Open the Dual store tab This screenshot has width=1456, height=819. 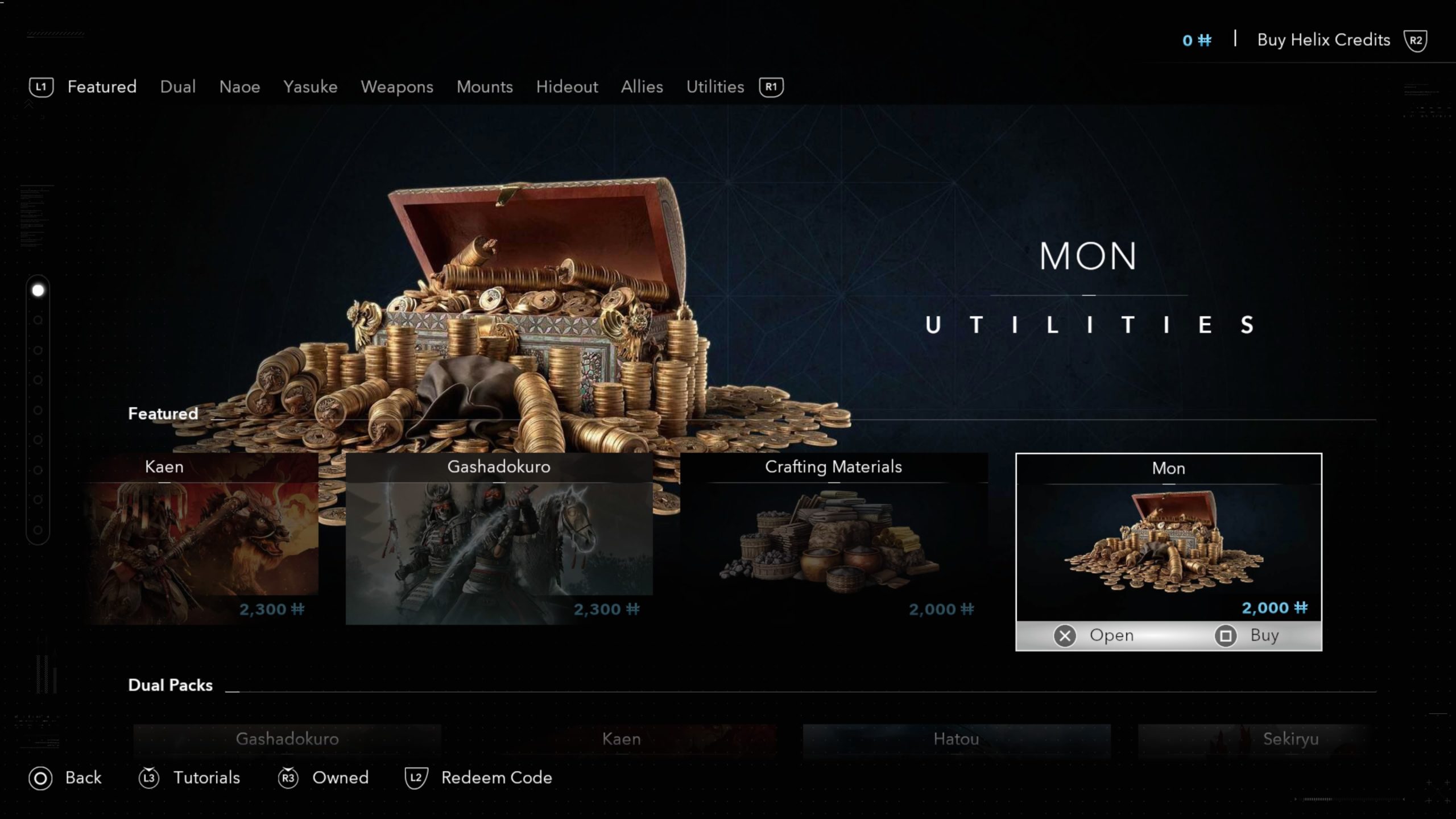(177, 87)
